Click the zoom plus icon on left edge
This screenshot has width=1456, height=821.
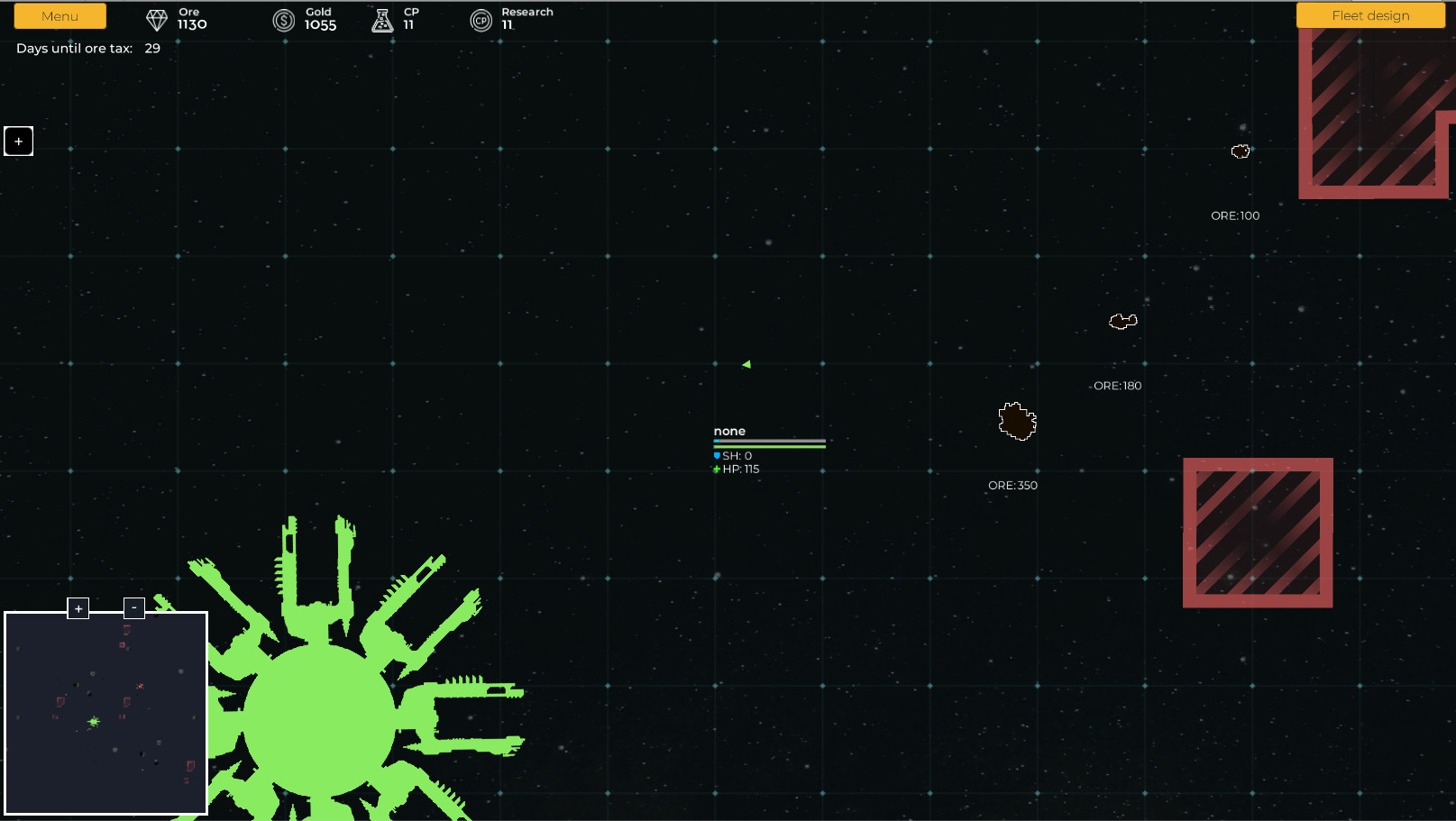tap(18, 141)
